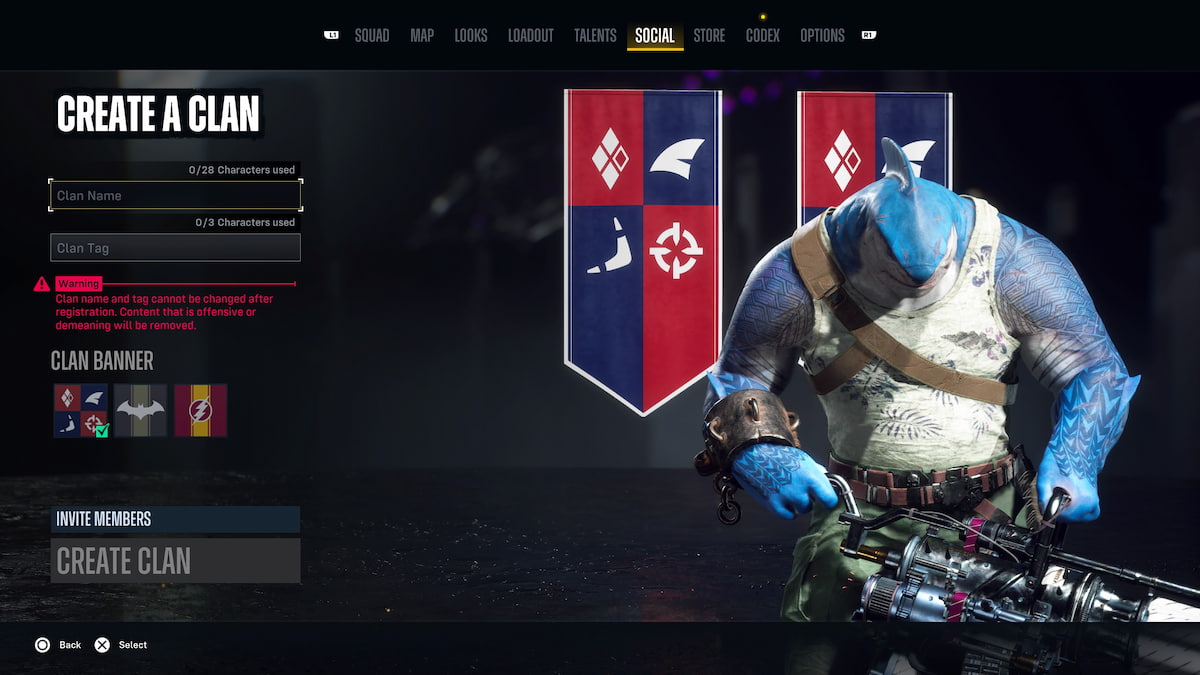The width and height of the screenshot is (1200, 675).
Task: Open Invite Members
Action: 175,519
